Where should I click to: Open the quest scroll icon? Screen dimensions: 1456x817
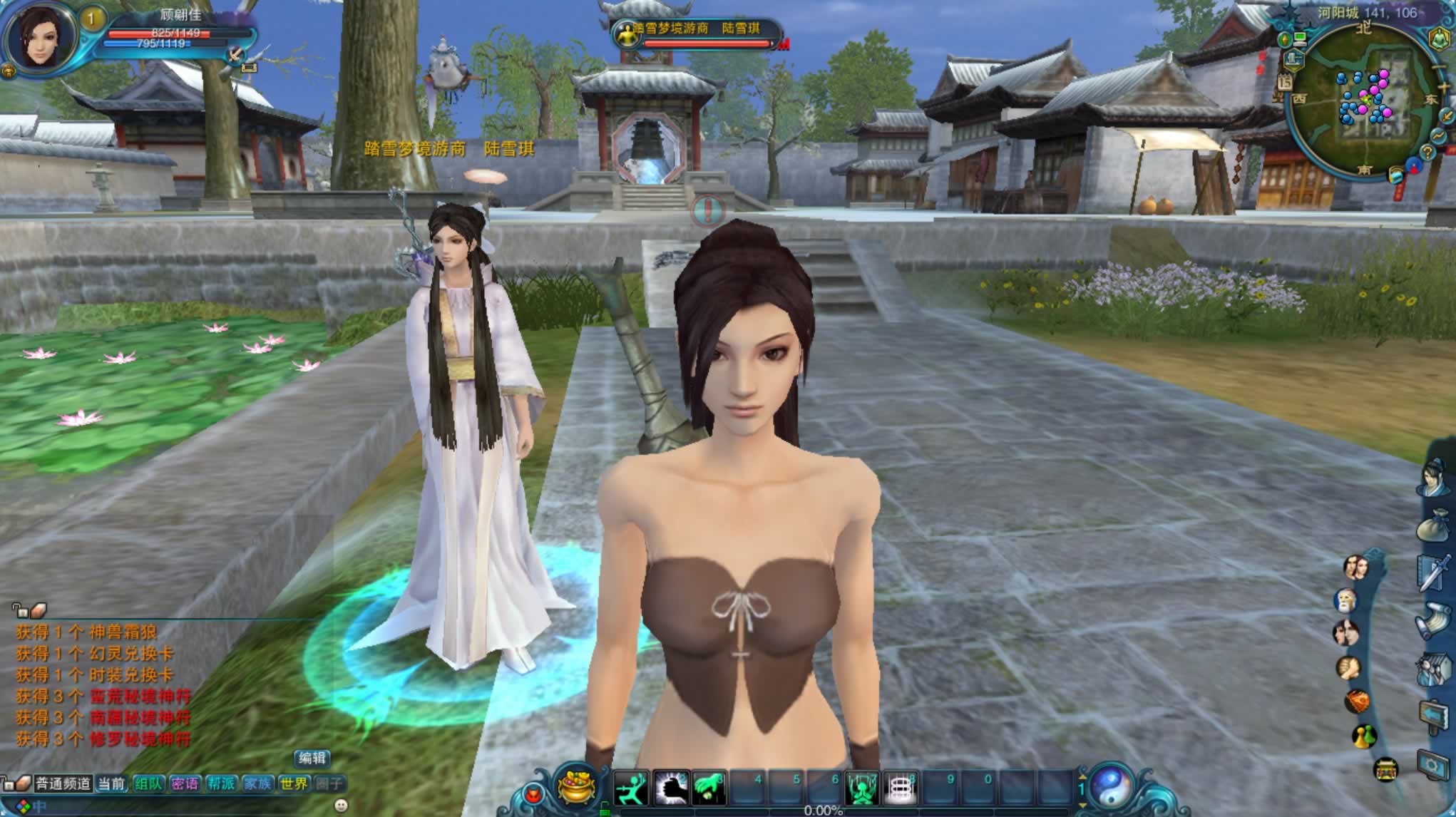[x=1435, y=620]
